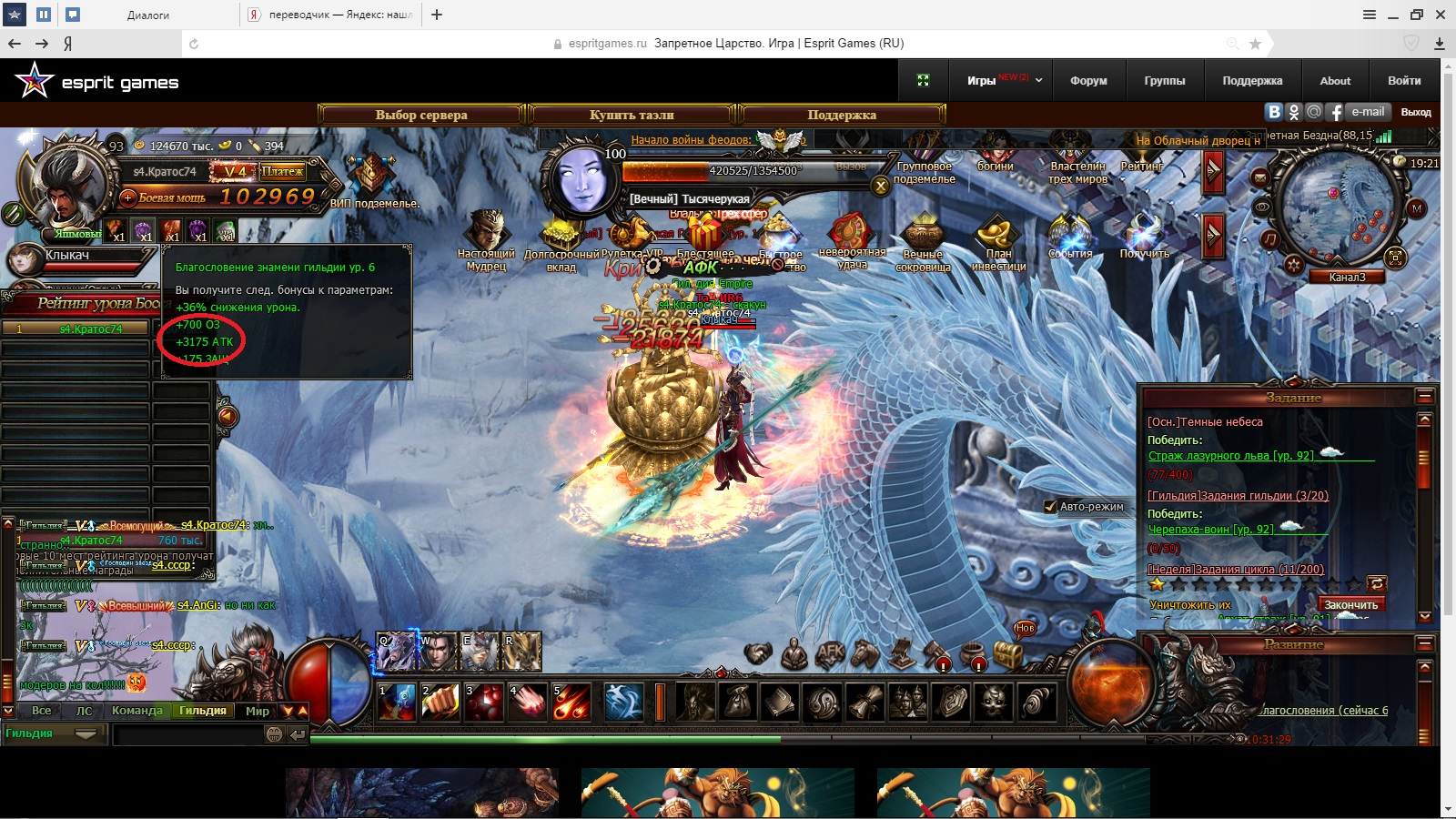Open the Вечные сокровища icon
1456x819 pixels.
pyautogui.click(x=923, y=242)
